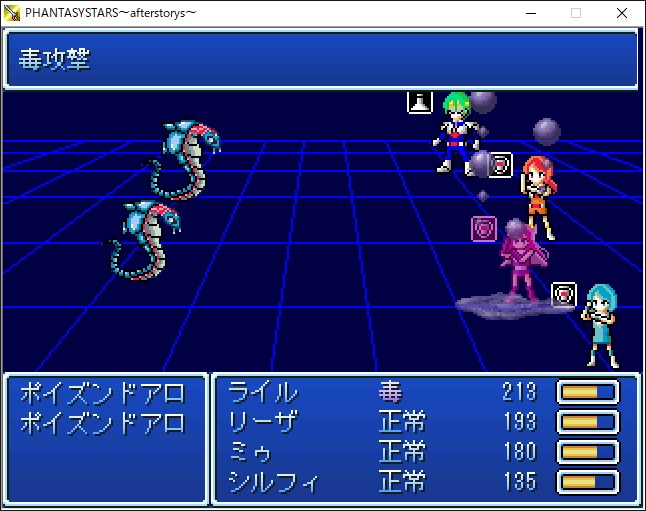Click the flask item icon above ライル

[419, 101]
